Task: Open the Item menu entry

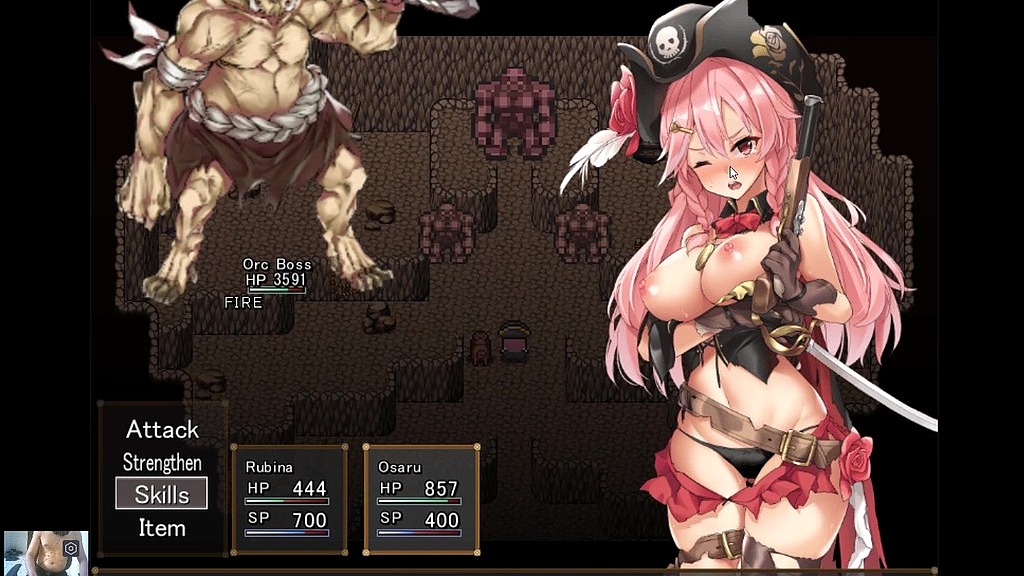Action: click(x=162, y=527)
